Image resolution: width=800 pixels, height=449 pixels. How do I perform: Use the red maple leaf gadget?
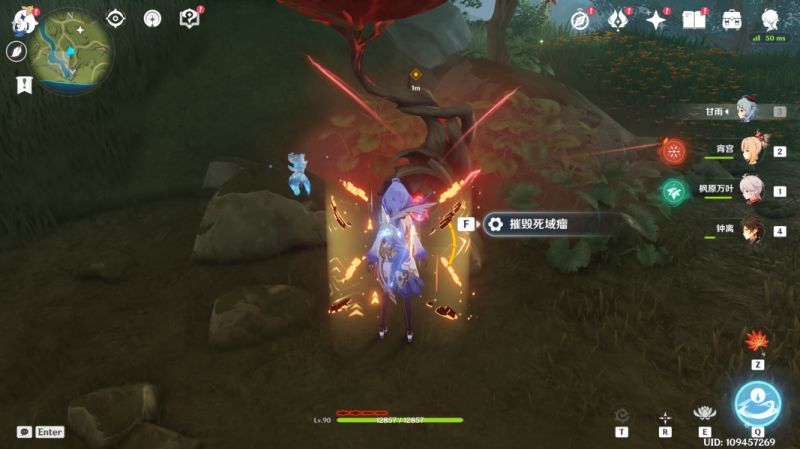[x=757, y=343]
